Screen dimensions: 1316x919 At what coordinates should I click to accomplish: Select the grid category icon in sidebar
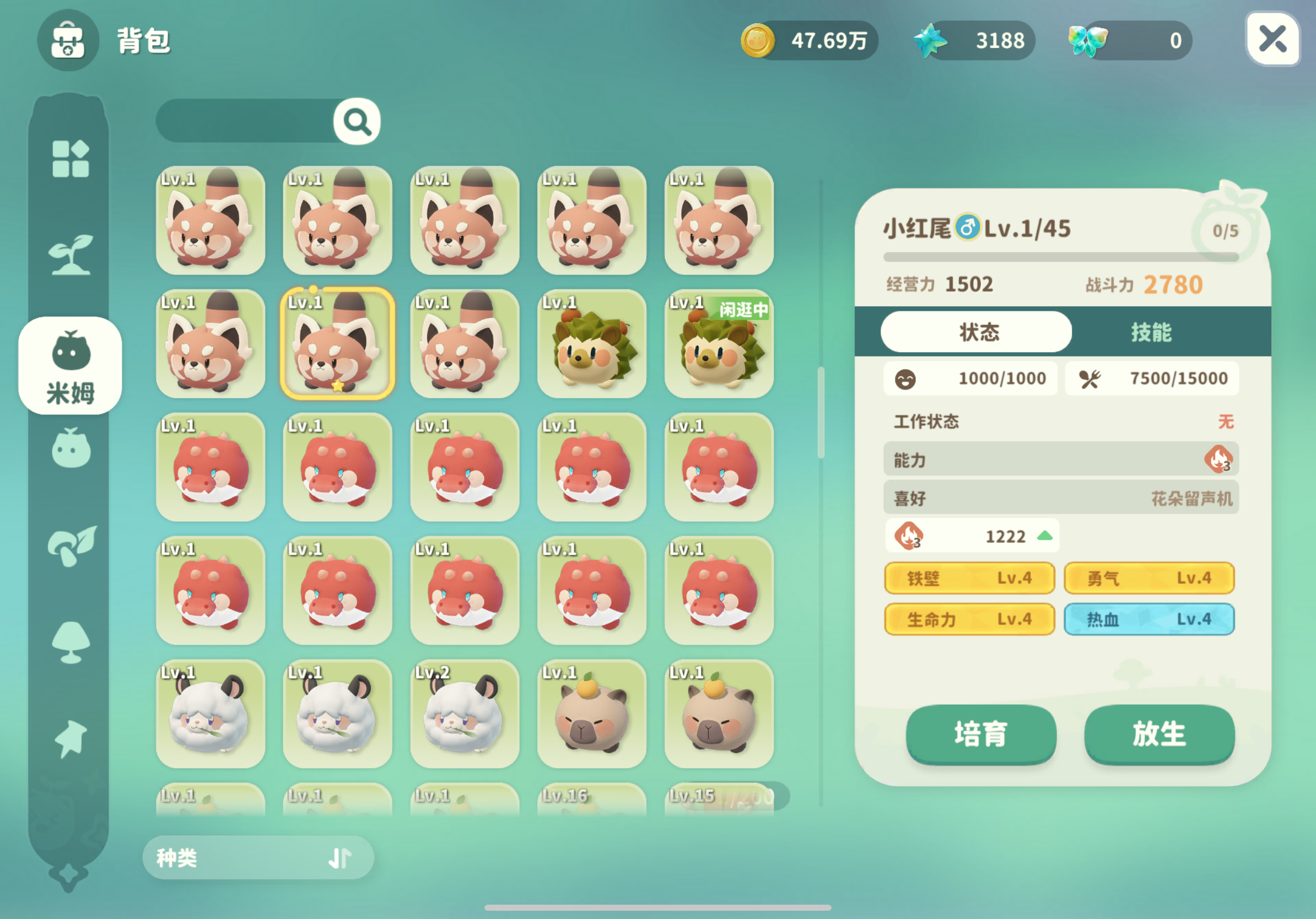[70, 159]
